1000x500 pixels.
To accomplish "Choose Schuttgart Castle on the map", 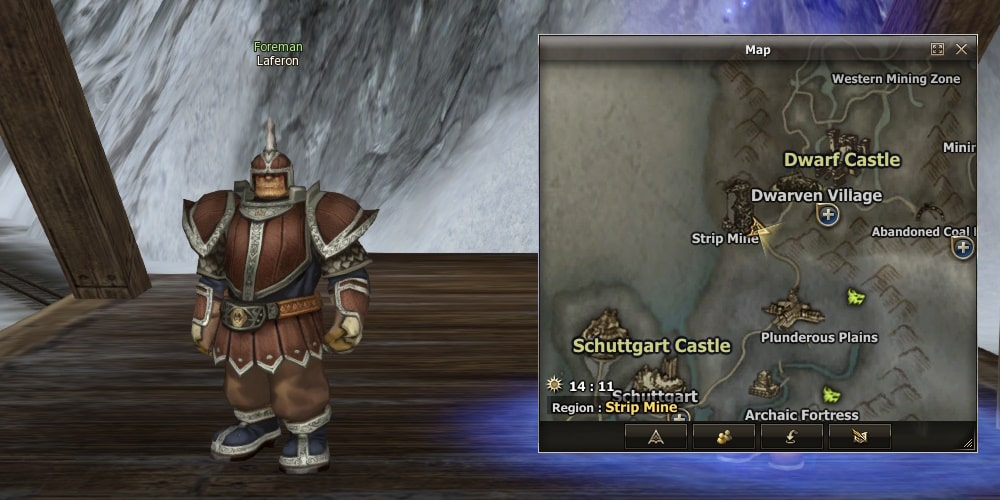I will click(651, 346).
